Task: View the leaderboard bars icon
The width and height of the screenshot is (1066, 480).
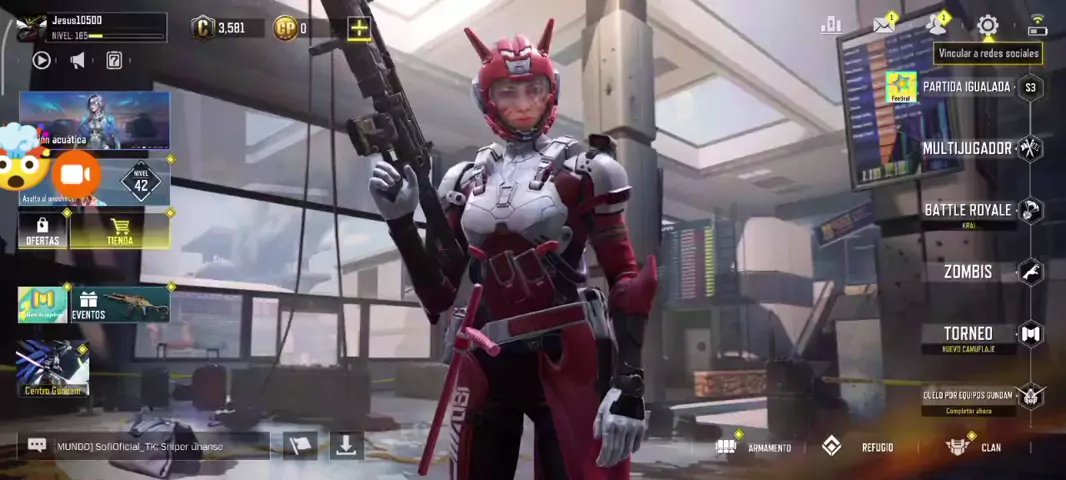Action: (x=831, y=25)
